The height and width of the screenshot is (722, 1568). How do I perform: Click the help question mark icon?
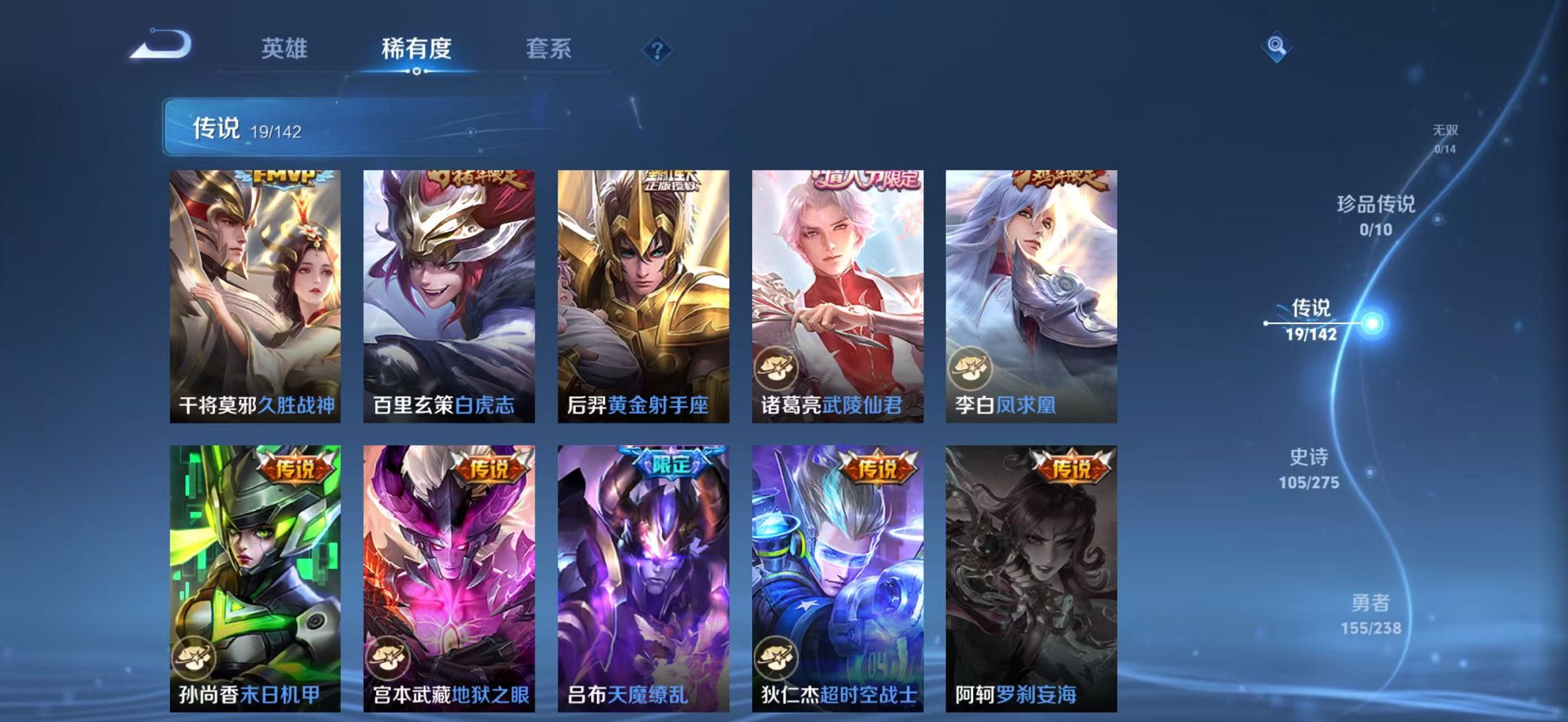656,48
